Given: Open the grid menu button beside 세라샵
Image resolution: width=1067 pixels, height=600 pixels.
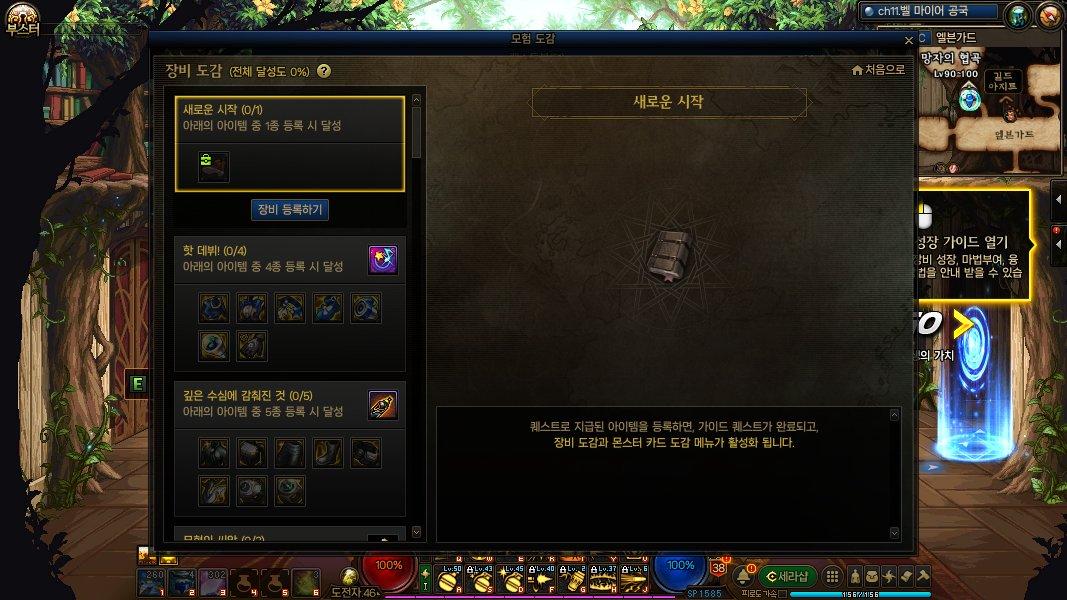Looking at the screenshot, I should [832, 576].
